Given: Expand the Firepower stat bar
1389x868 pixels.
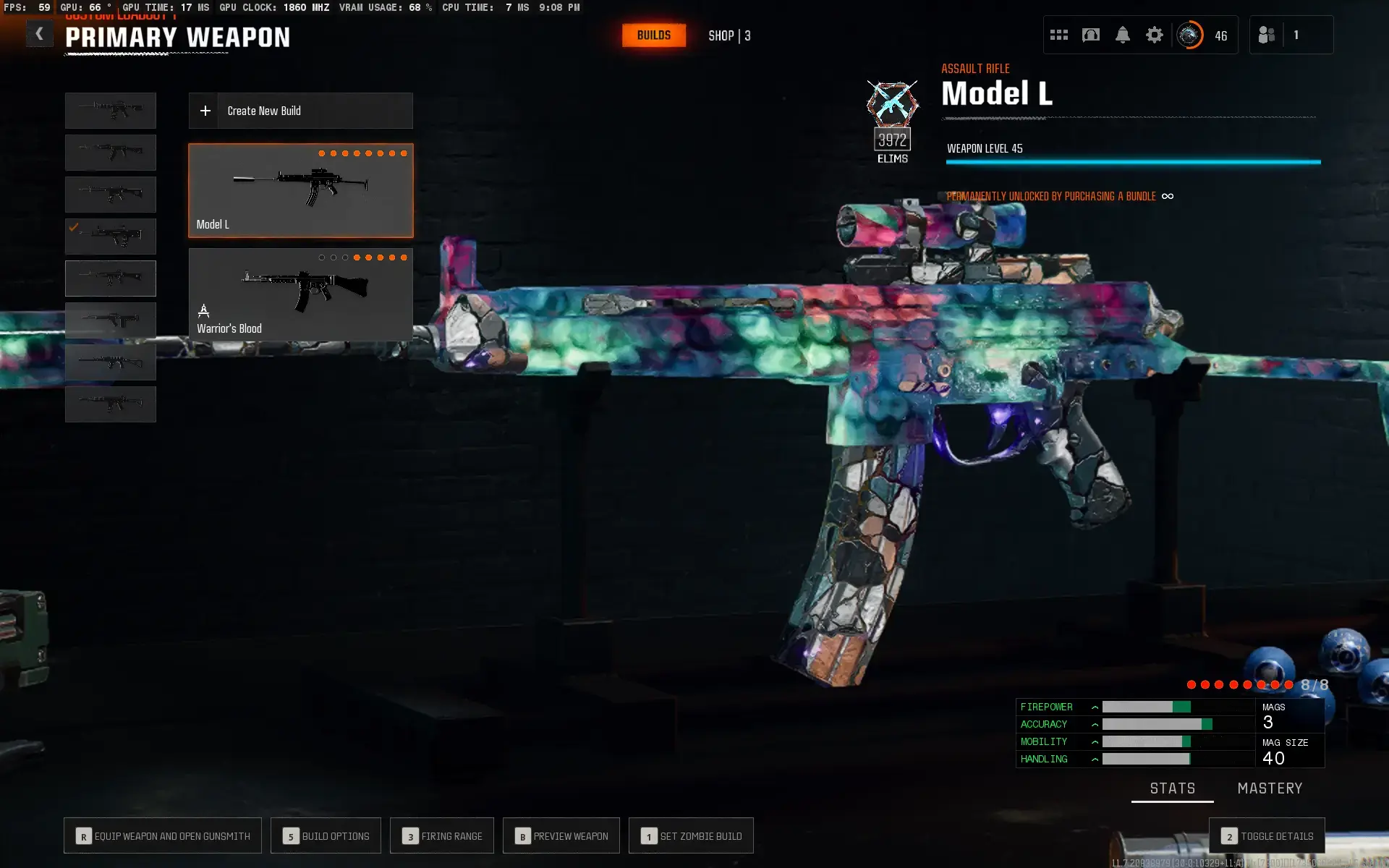Looking at the screenshot, I should [x=1094, y=707].
